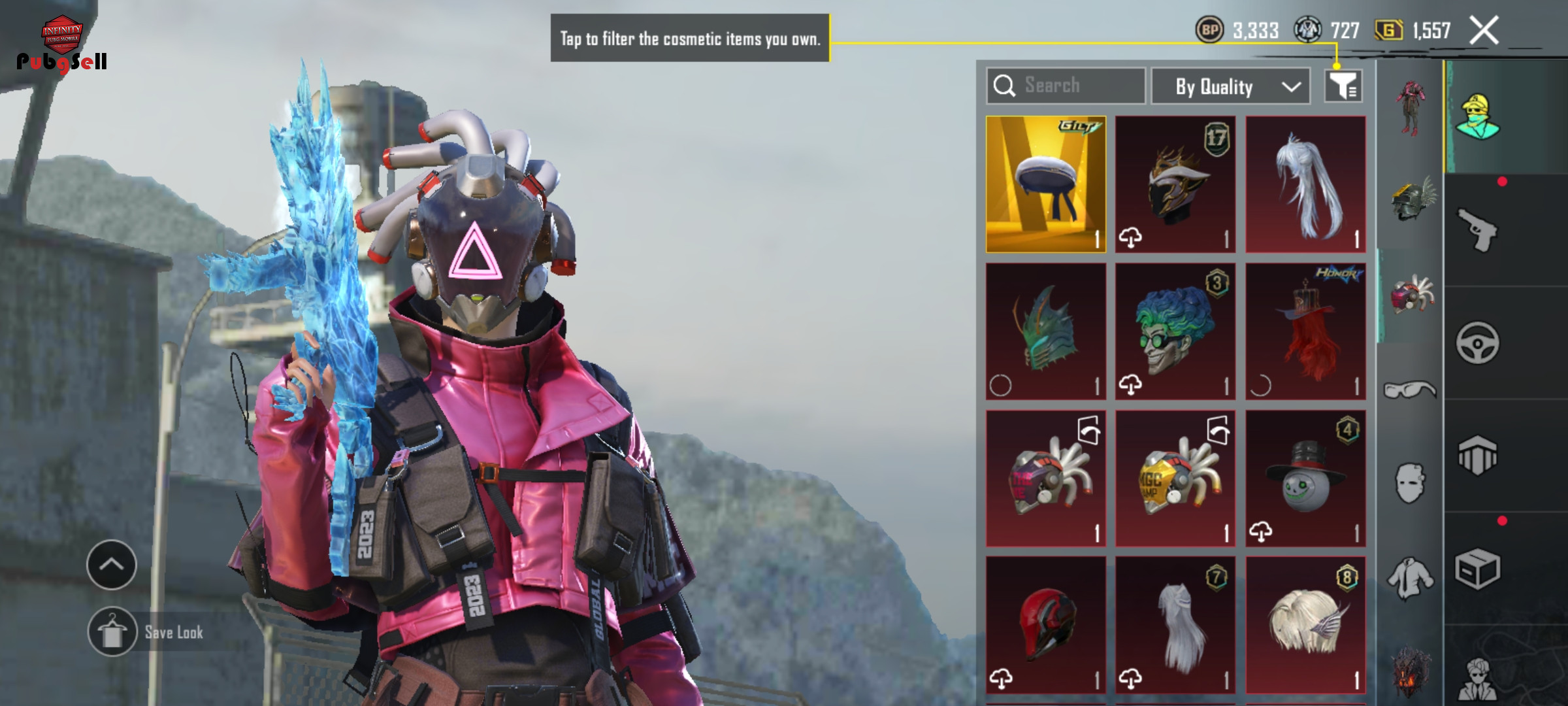This screenshot has height=706, width=1568.
Task: Open the By Quality sort dropdown
Action: (x=1230, y=86)
